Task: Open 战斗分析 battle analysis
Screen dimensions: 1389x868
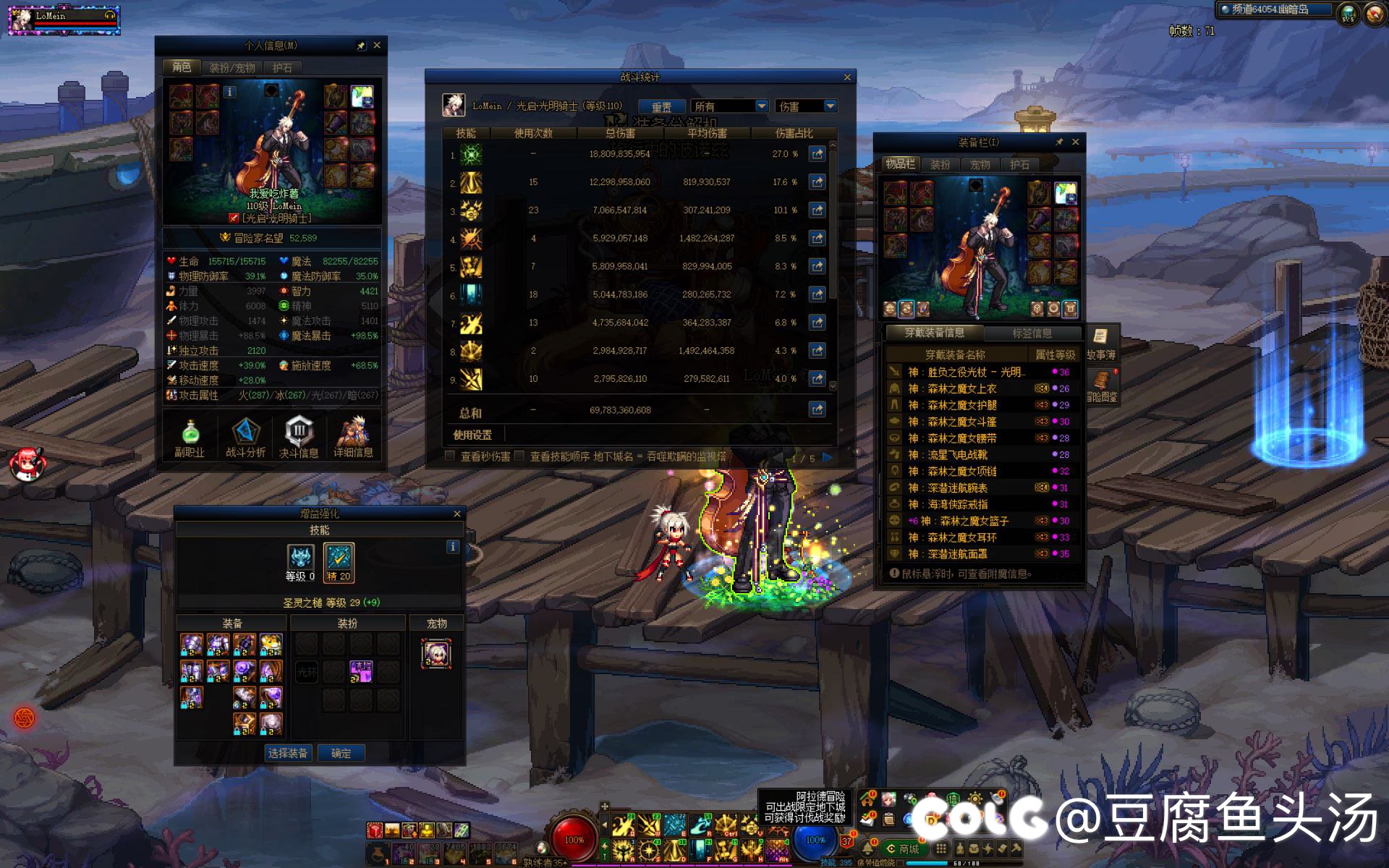Action: pos(245,438)
